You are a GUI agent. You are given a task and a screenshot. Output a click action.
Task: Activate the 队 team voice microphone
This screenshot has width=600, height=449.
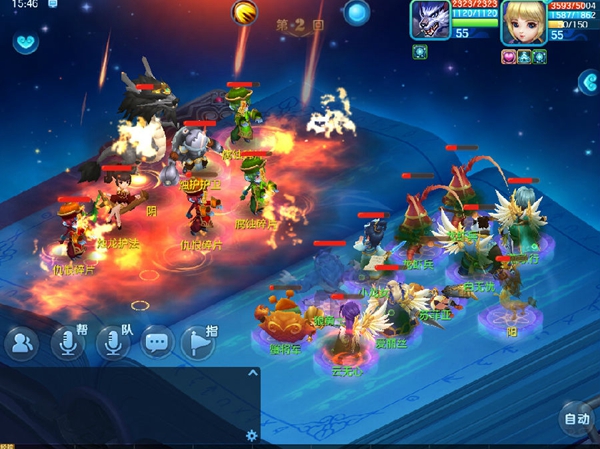click(x=112, y=343)
